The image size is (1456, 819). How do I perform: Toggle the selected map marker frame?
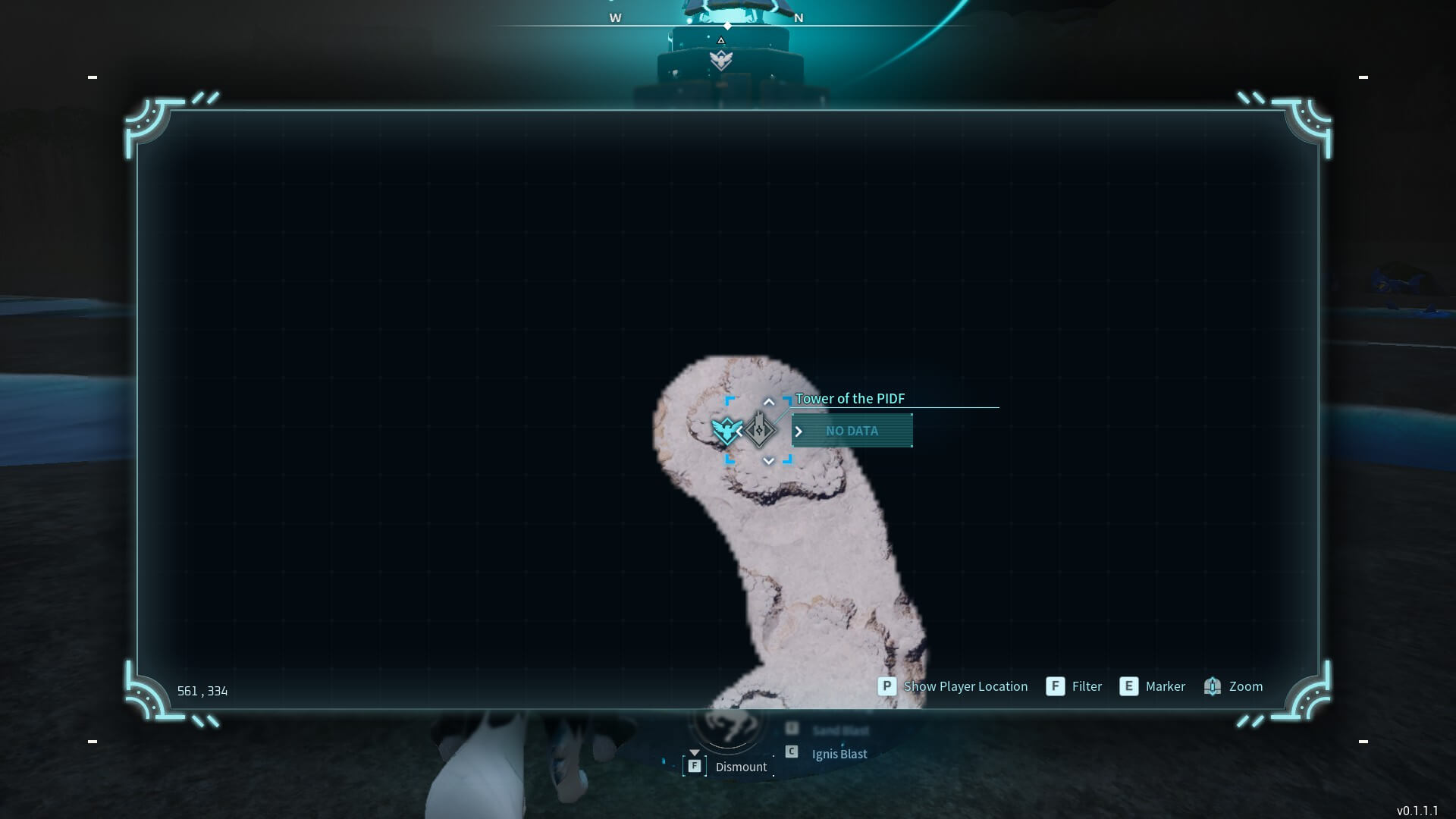(758, 431)
